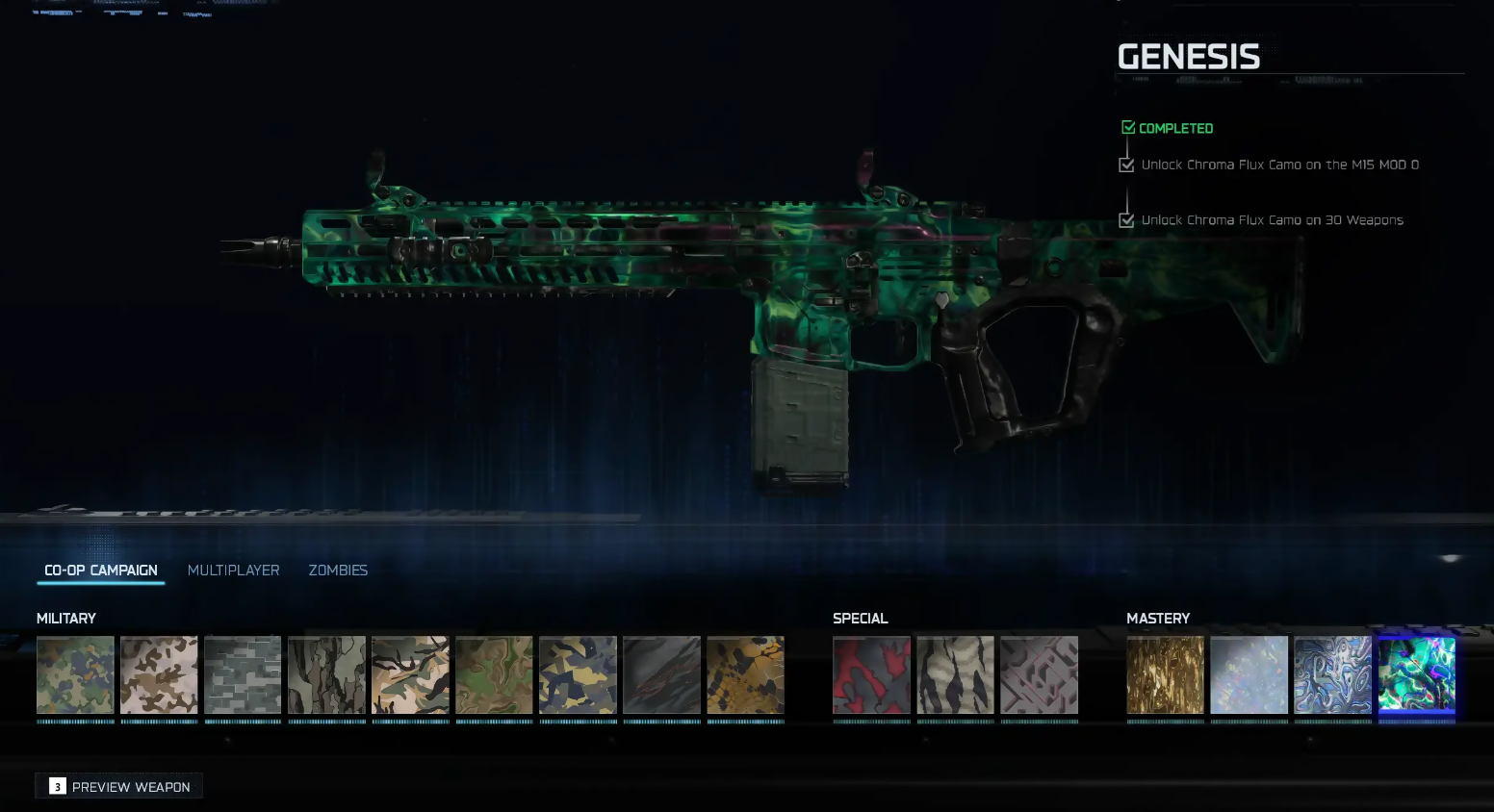Pick the navy and yellow geometric camo

(x=578, y=674)
